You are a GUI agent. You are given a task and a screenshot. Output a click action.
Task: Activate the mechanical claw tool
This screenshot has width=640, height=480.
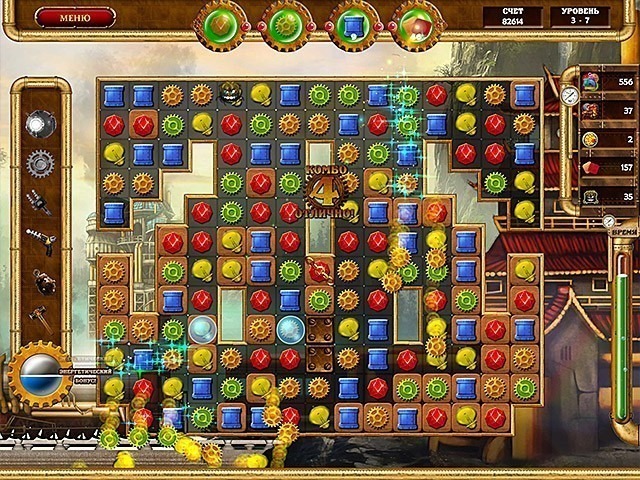(x=39, y=202)
